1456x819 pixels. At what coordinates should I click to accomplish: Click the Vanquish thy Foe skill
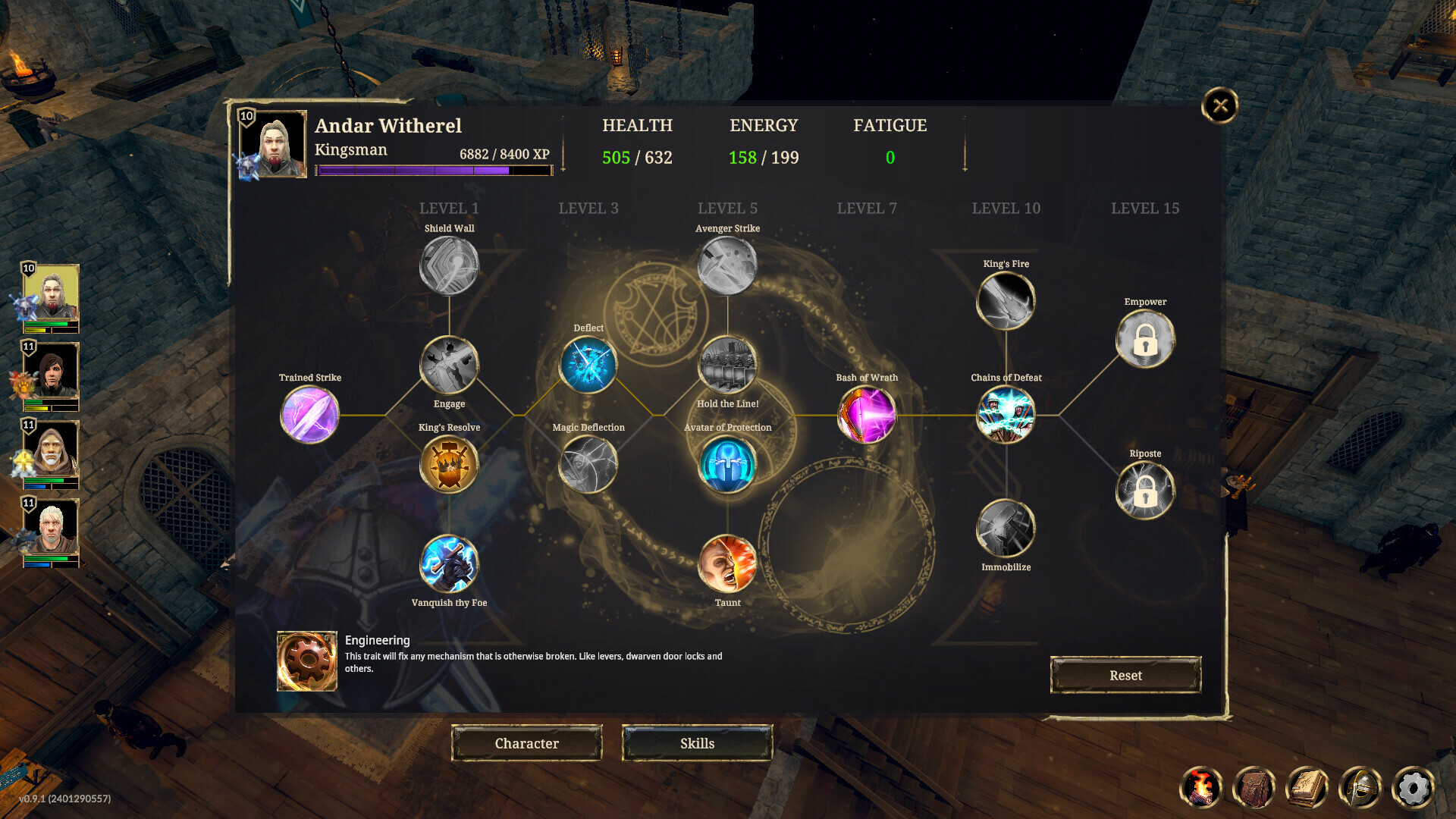448,564
